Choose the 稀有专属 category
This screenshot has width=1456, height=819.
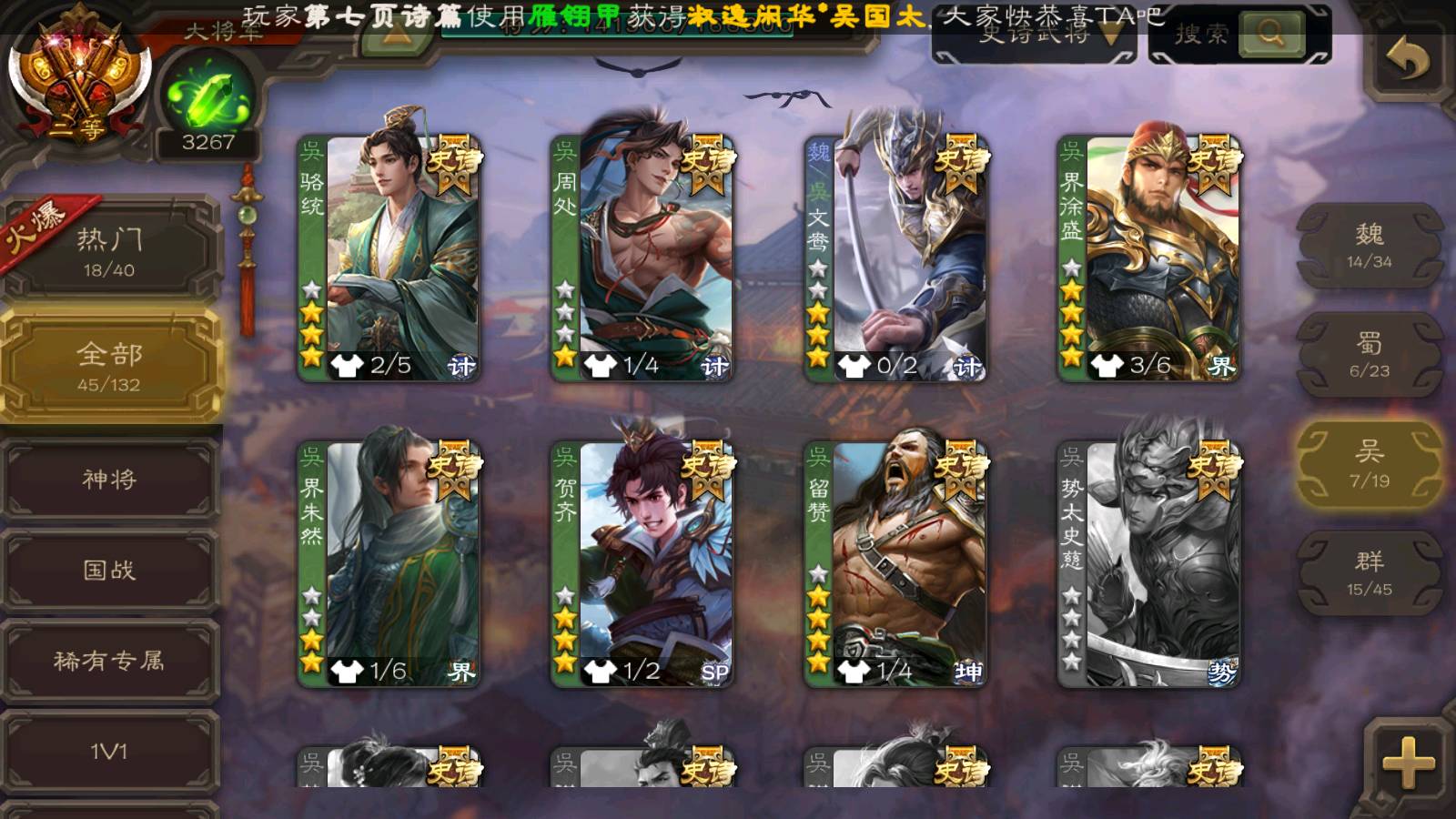[109, 662]
